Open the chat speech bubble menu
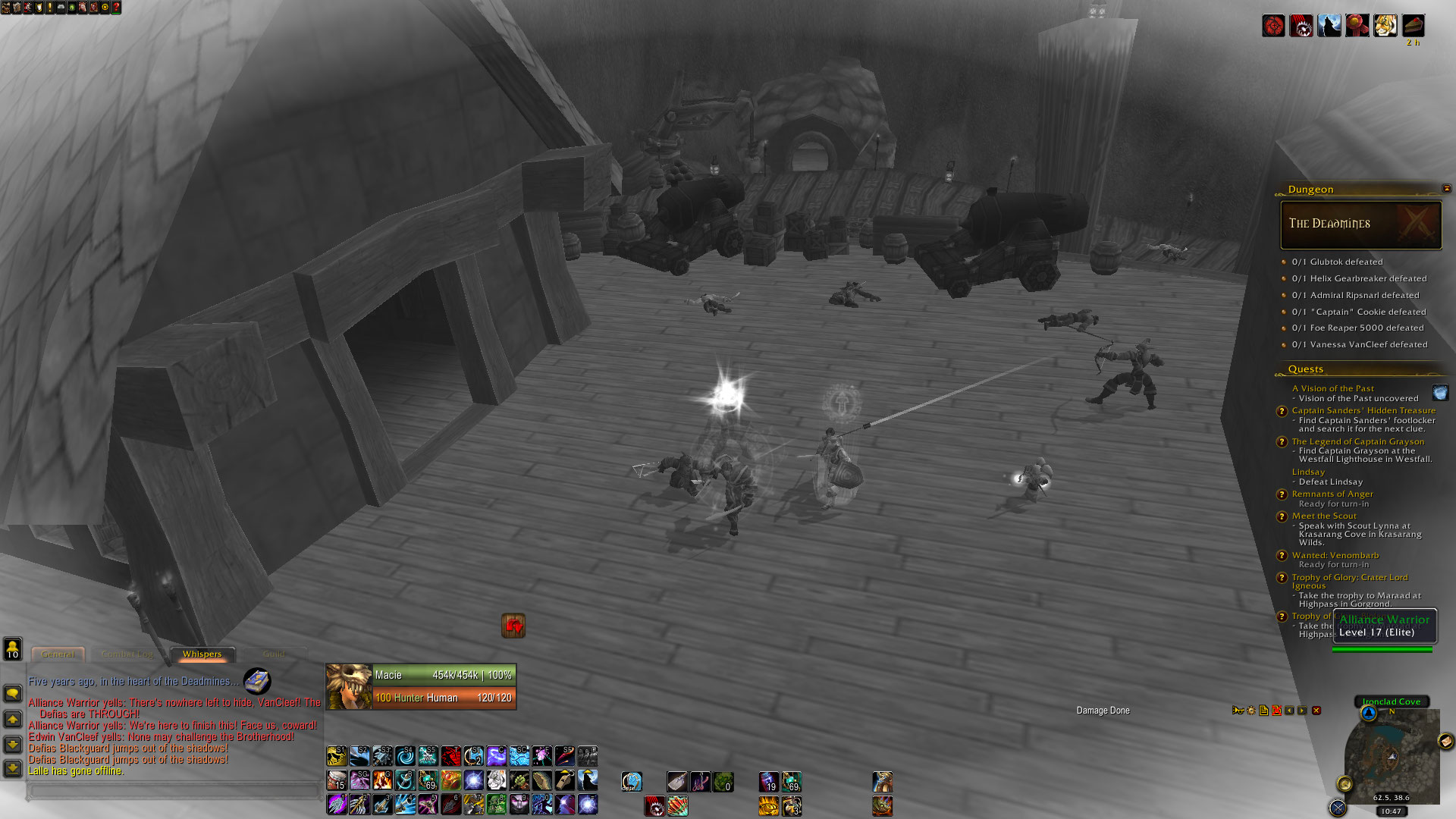Viewport: 1456px width, 819px height. 13,693
